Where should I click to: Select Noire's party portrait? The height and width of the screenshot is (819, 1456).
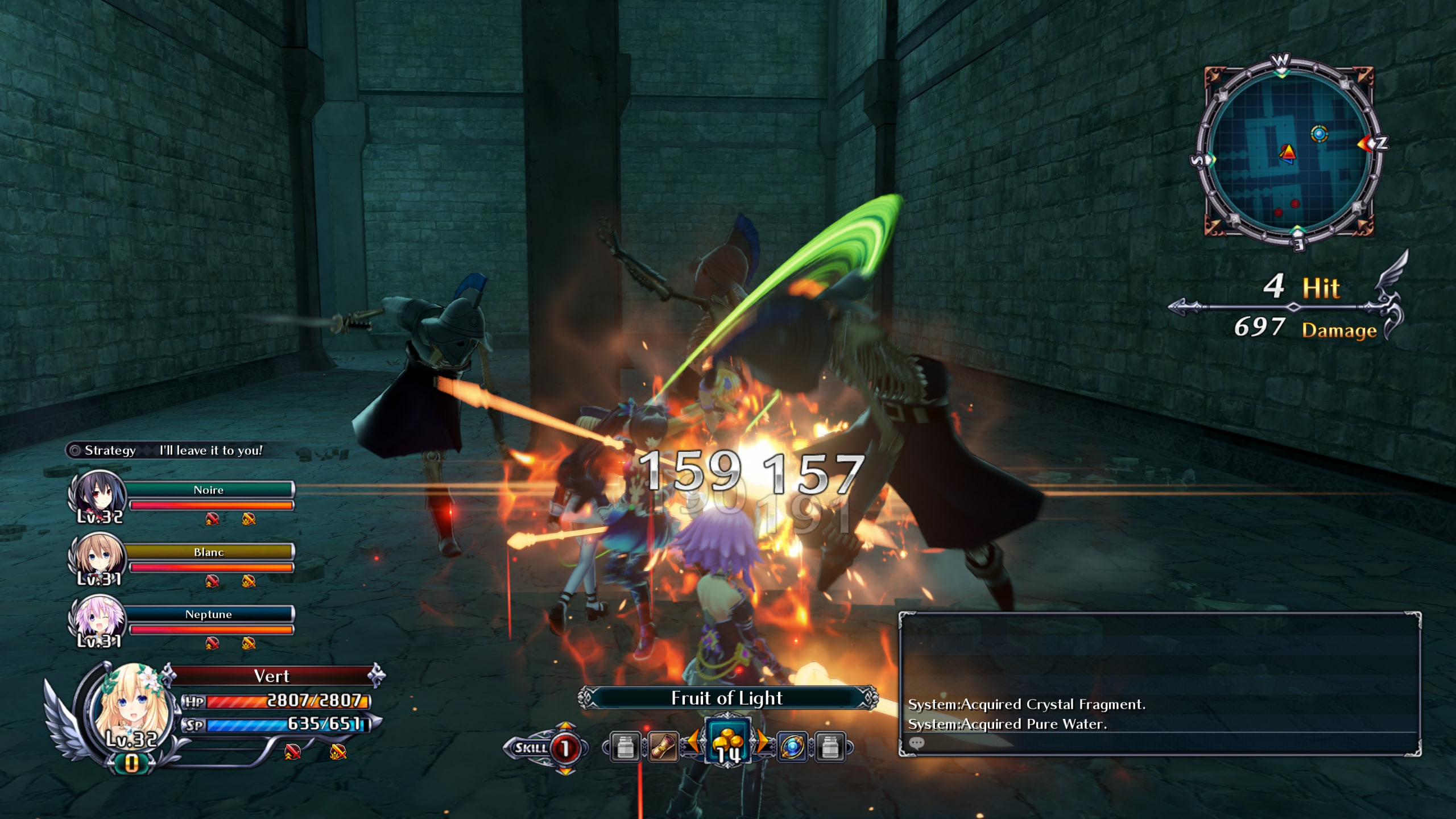point(99,494)
